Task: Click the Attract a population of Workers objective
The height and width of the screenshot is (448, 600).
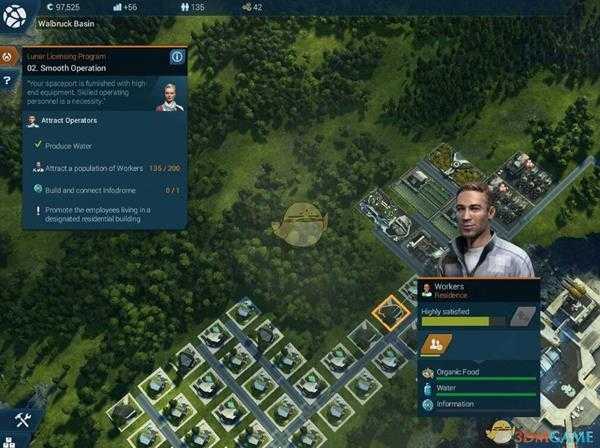Action: pyautogui.click(x=110, y=167)
